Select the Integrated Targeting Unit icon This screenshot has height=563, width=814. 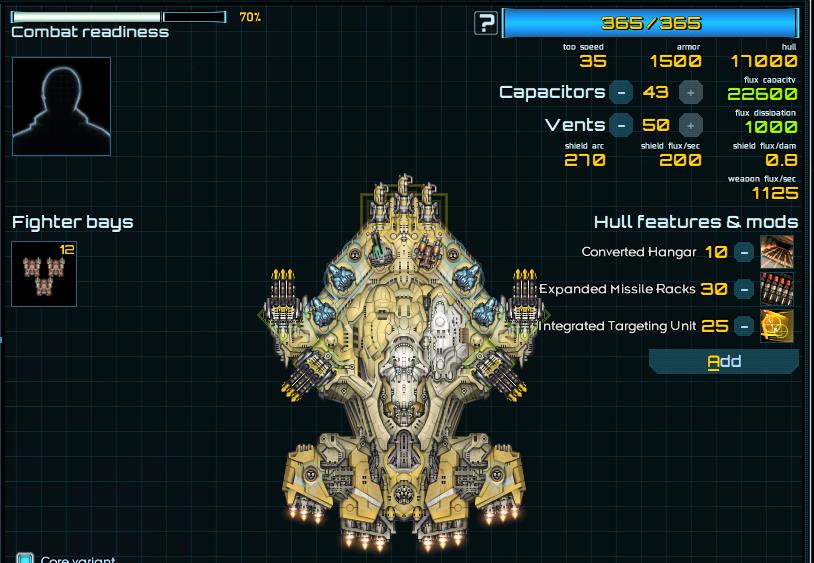pos(777,326)
